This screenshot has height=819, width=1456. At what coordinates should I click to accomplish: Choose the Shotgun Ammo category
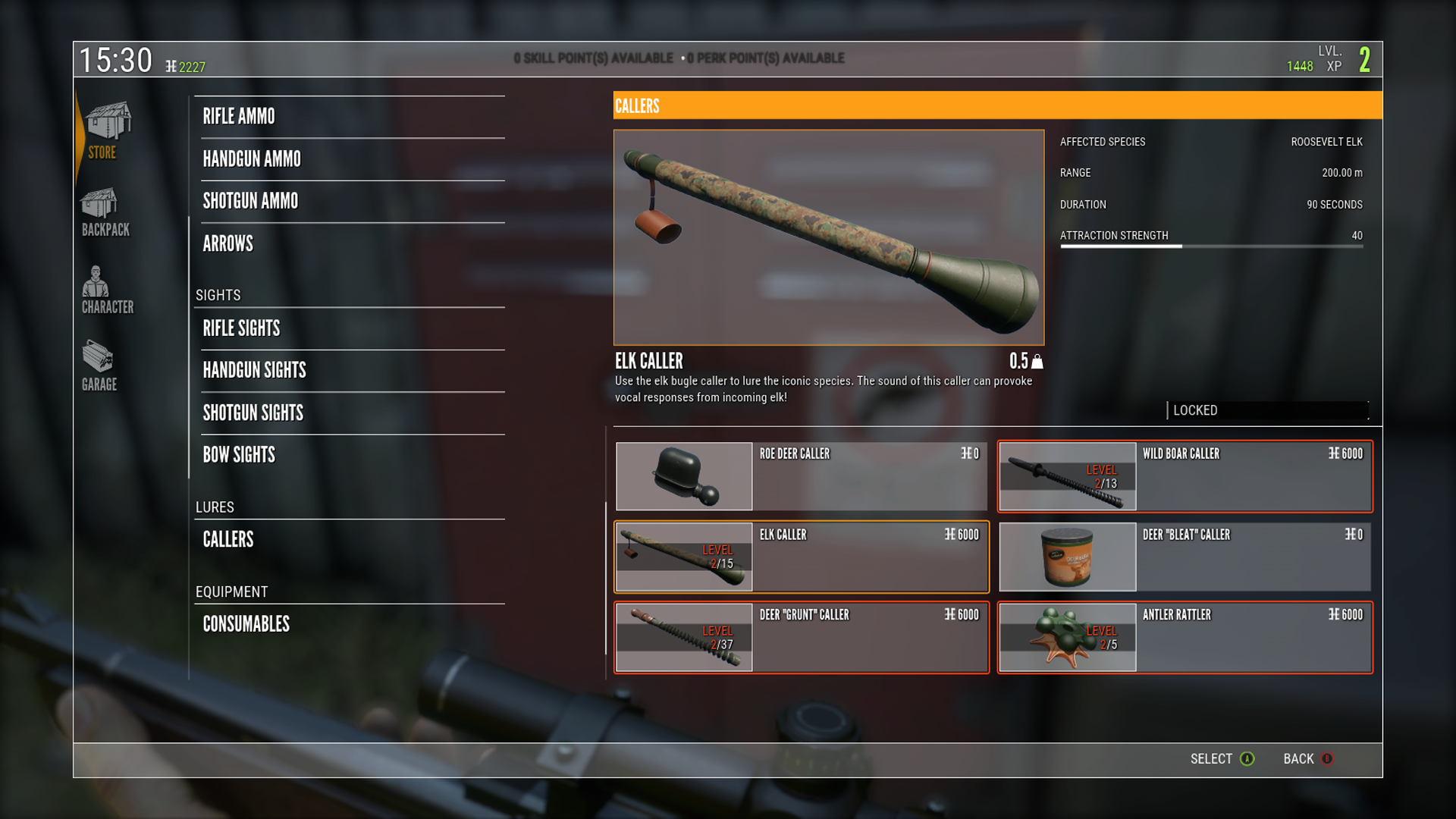pyautogui.click(x=250, y=201)
